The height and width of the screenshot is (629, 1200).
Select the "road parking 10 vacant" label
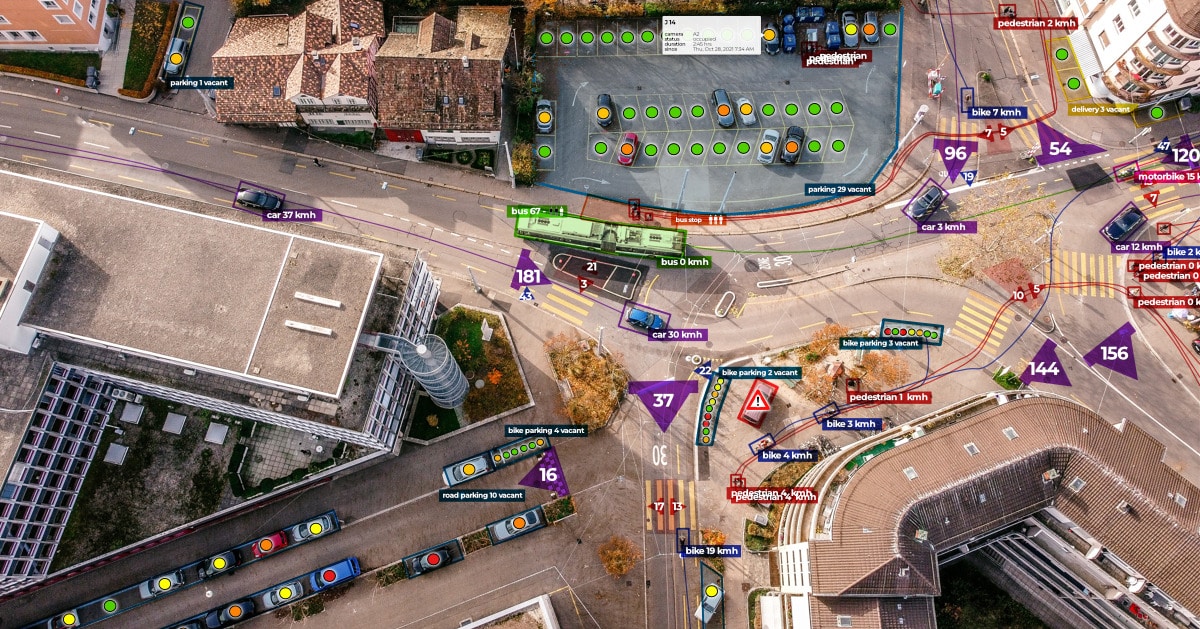point(482,495)
